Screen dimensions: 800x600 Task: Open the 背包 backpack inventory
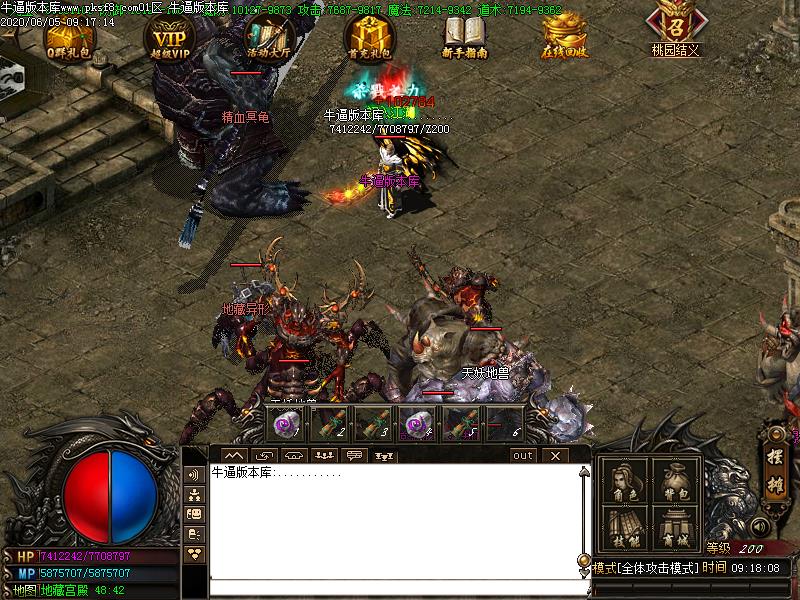pos(675,482)
